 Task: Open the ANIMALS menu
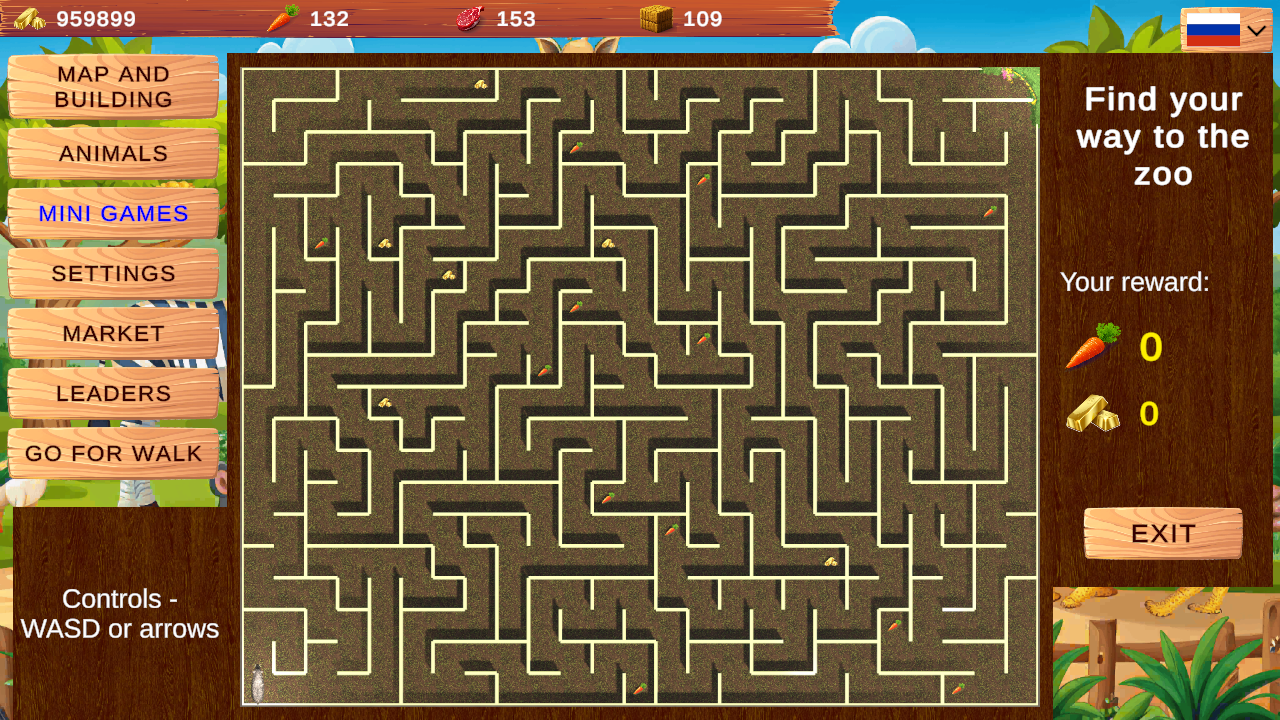click(x=113, y=153)
